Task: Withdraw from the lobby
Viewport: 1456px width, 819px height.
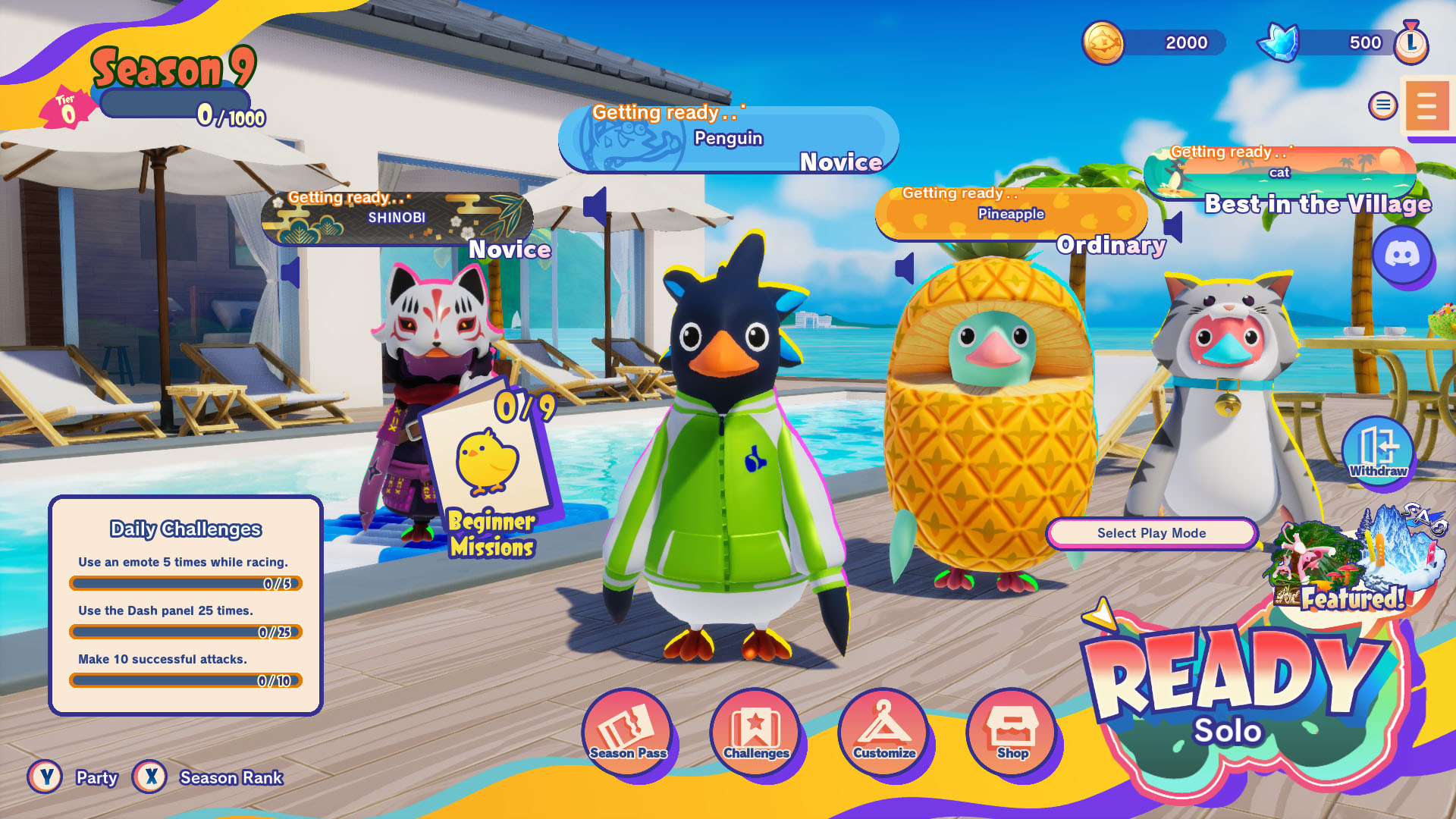Action: pos(1378,450)
